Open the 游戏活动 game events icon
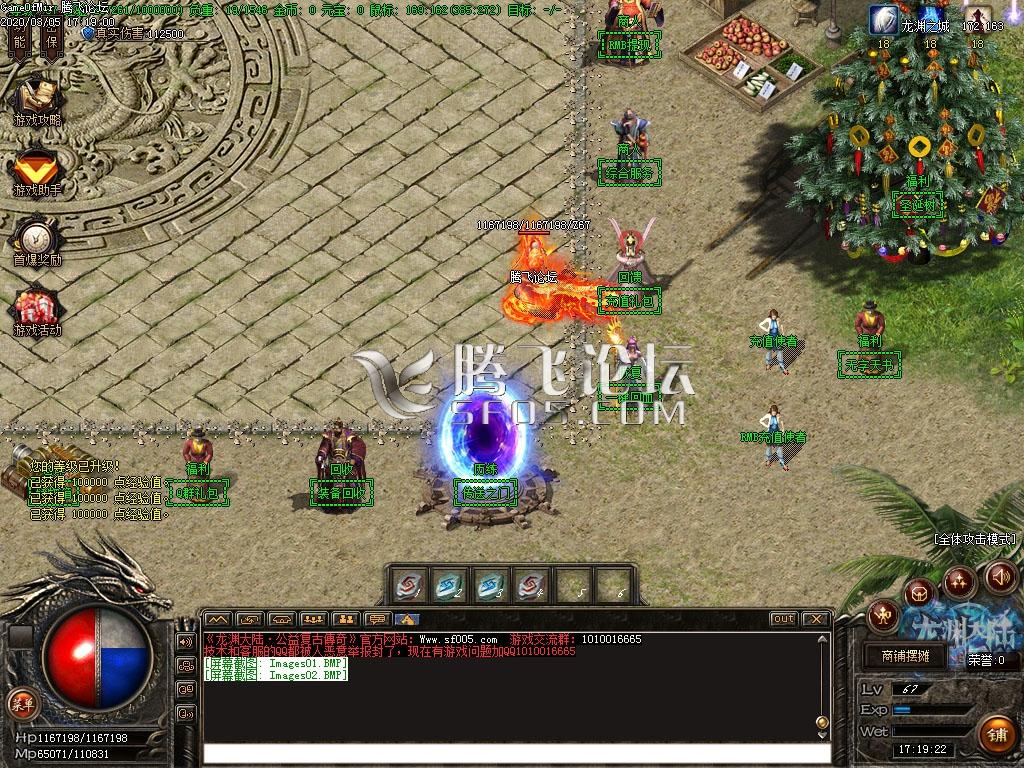This screenshot has height=768, width=1024. 37,309
